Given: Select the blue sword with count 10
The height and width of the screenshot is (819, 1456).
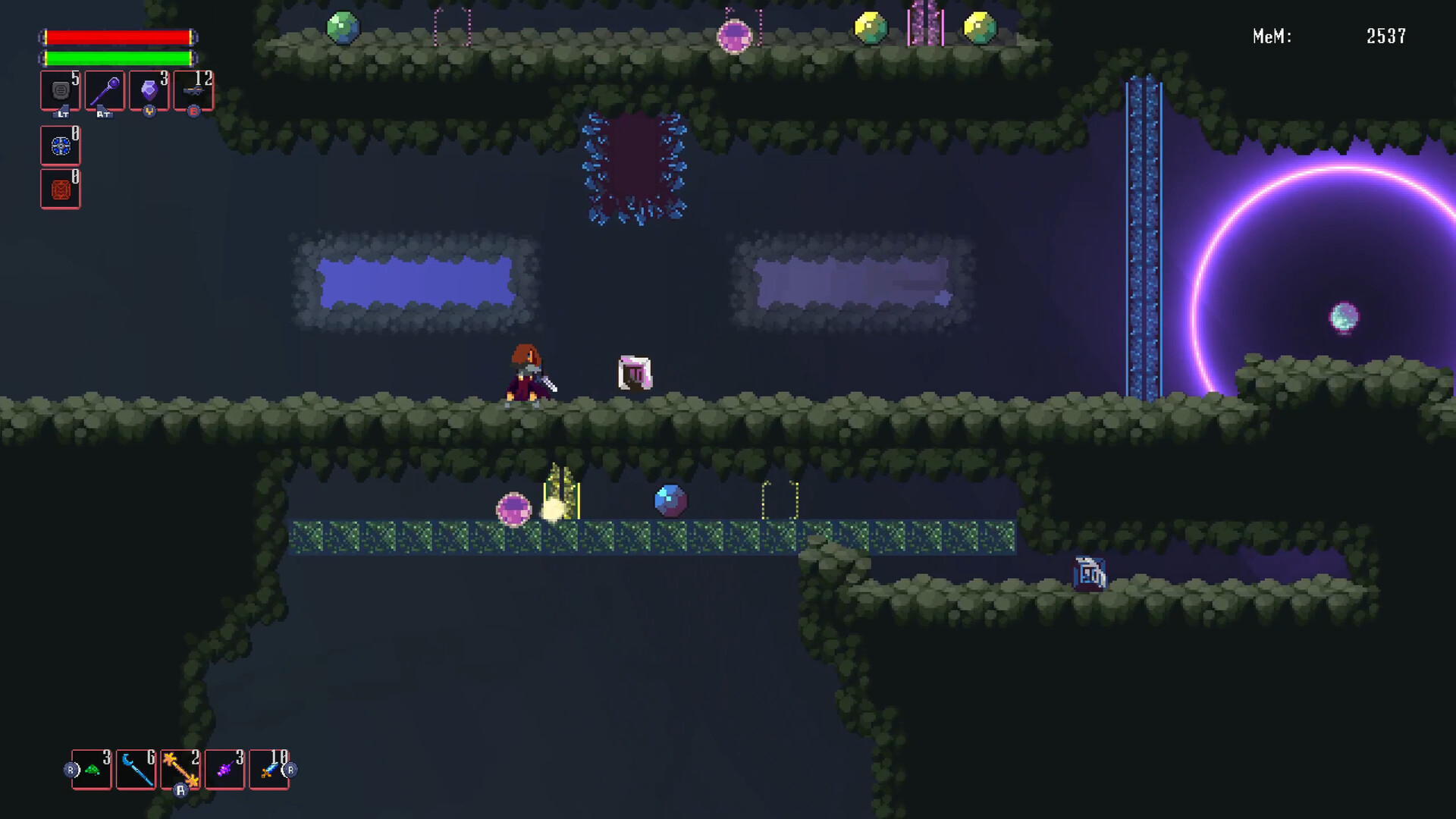Looking at the screenshot, I should coord(269,769).
